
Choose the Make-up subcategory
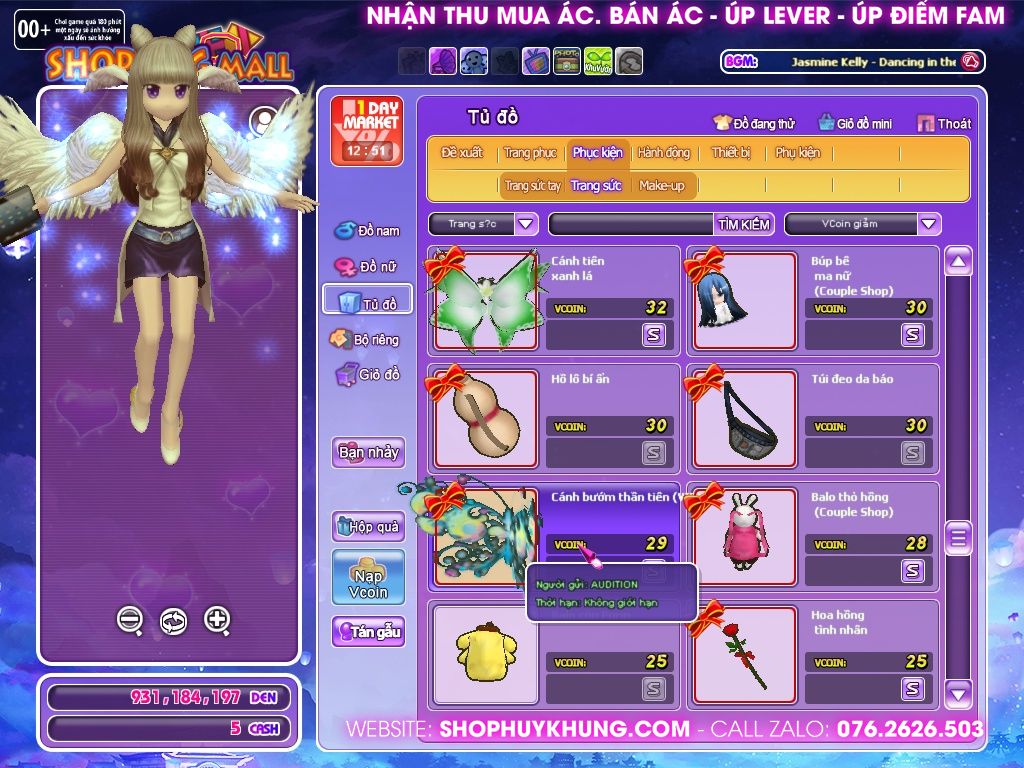pyautogui.click(x=662, y=185)
